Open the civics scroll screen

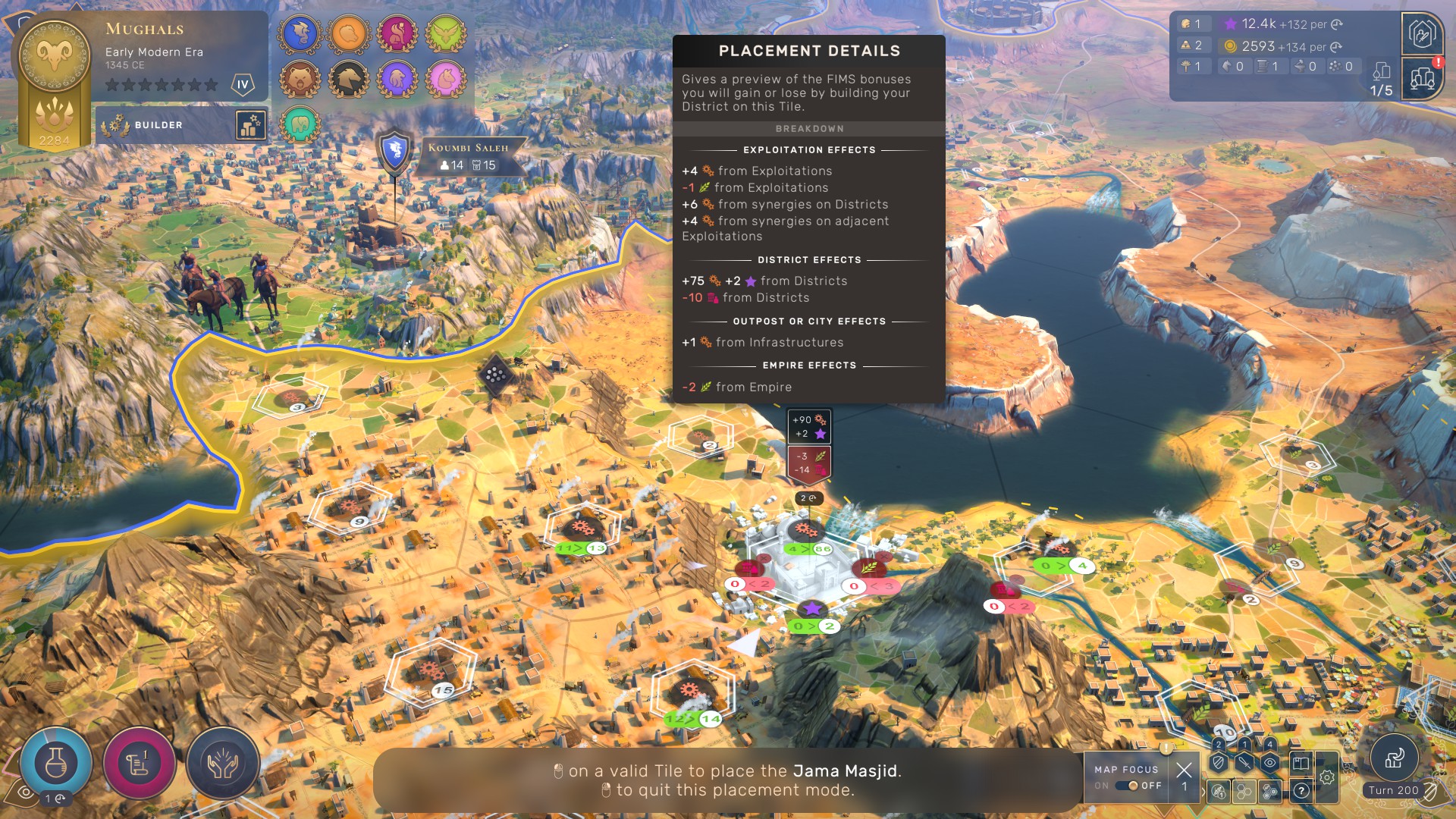coord(139,764)
